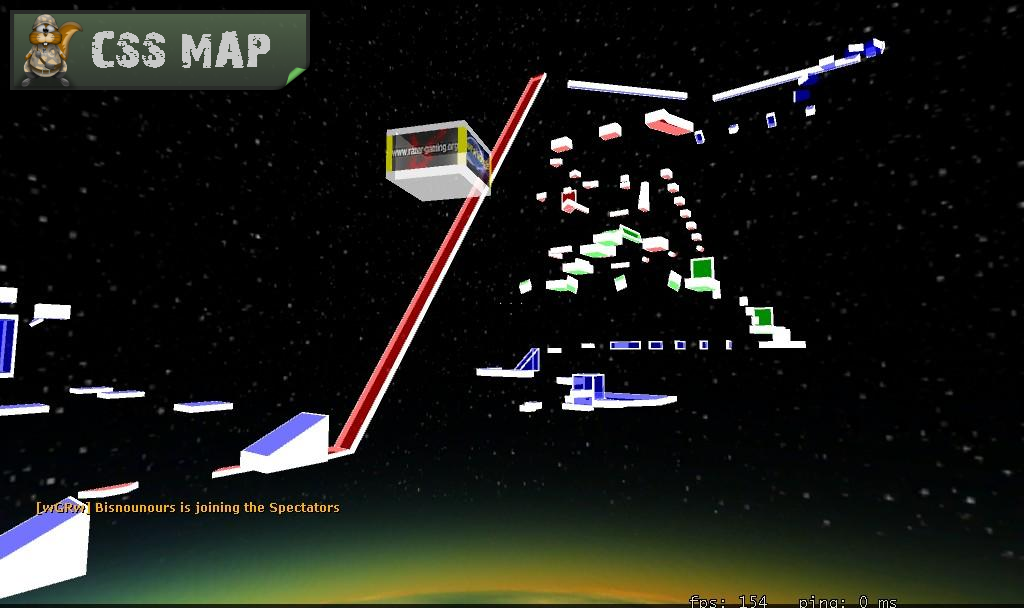Select the Bisnounours spectator chat message
Viewport: 1024px width, 608px height.
pyautogui.click(x=188, y=507)
